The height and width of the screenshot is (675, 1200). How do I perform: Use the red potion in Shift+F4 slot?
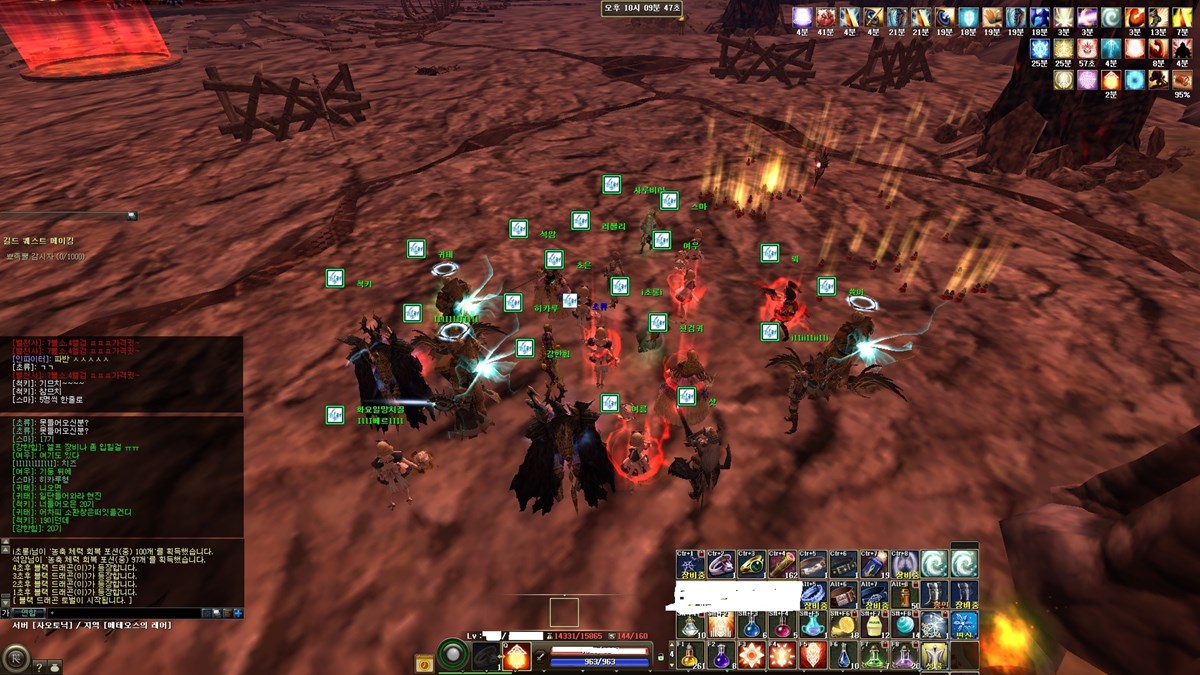(781, 625)
